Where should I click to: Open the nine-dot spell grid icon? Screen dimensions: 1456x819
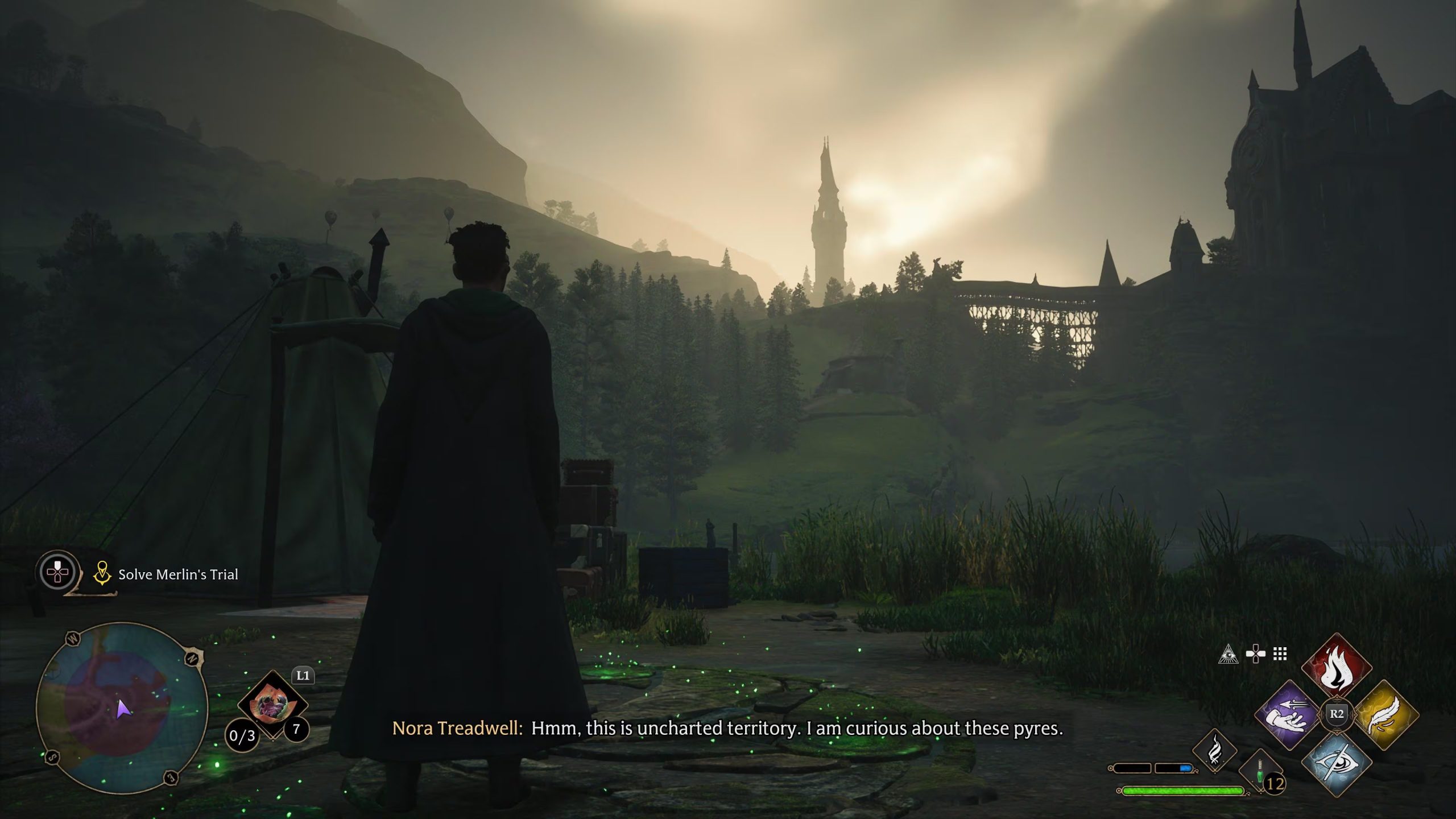pos(1280,654)
